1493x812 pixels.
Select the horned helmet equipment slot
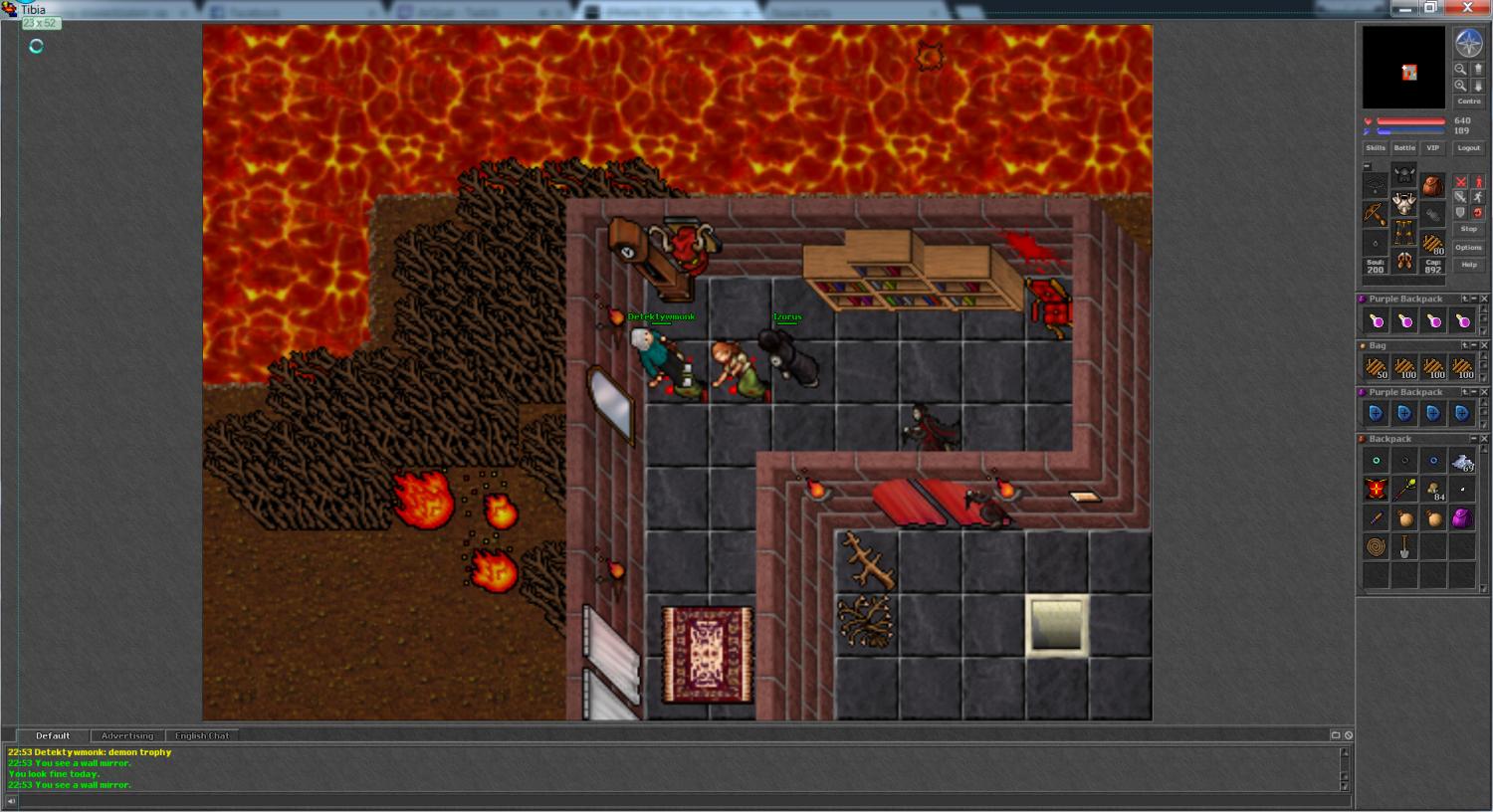1404,176
